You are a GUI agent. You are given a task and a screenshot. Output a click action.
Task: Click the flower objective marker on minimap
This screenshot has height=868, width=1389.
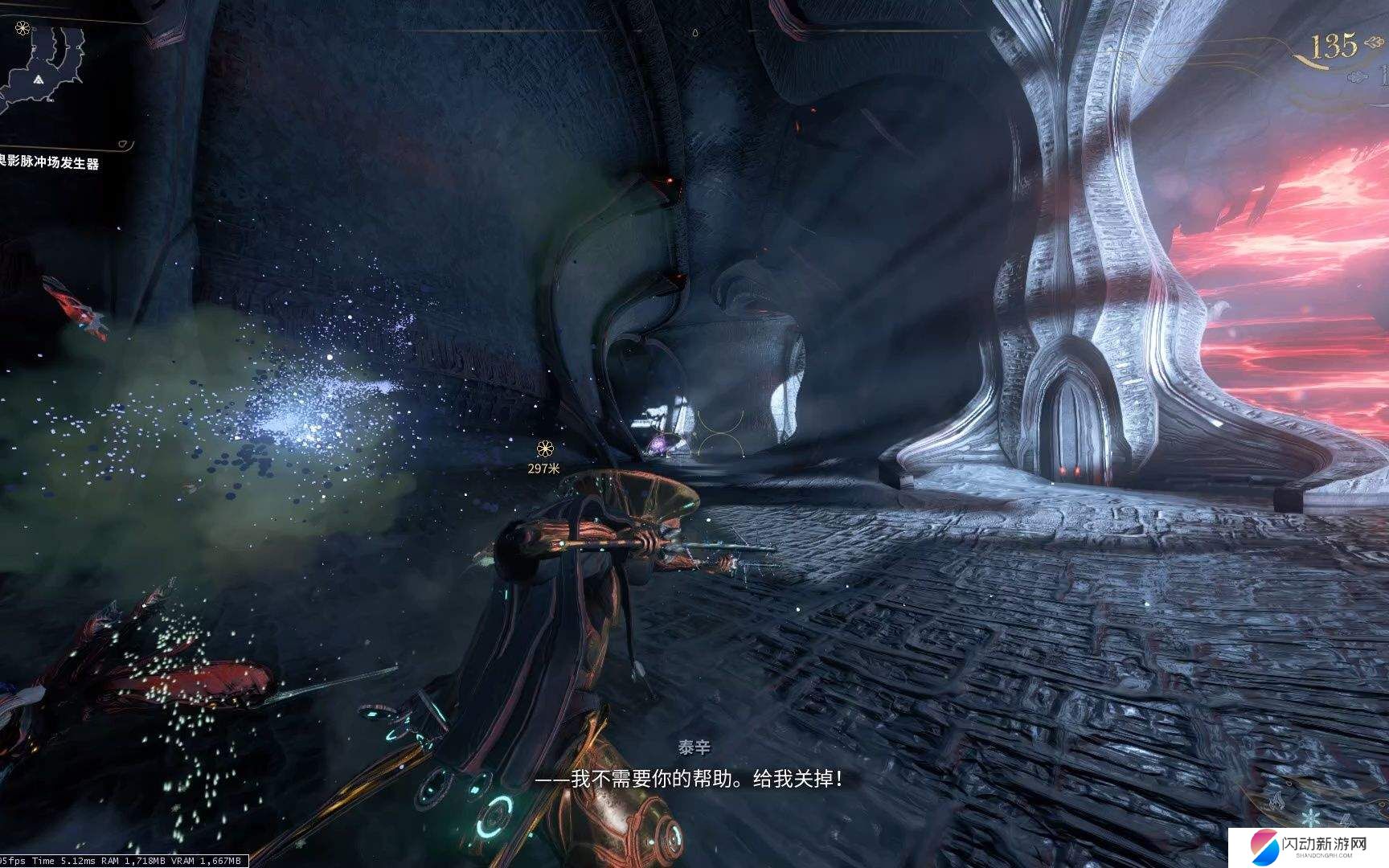point(22,29)
